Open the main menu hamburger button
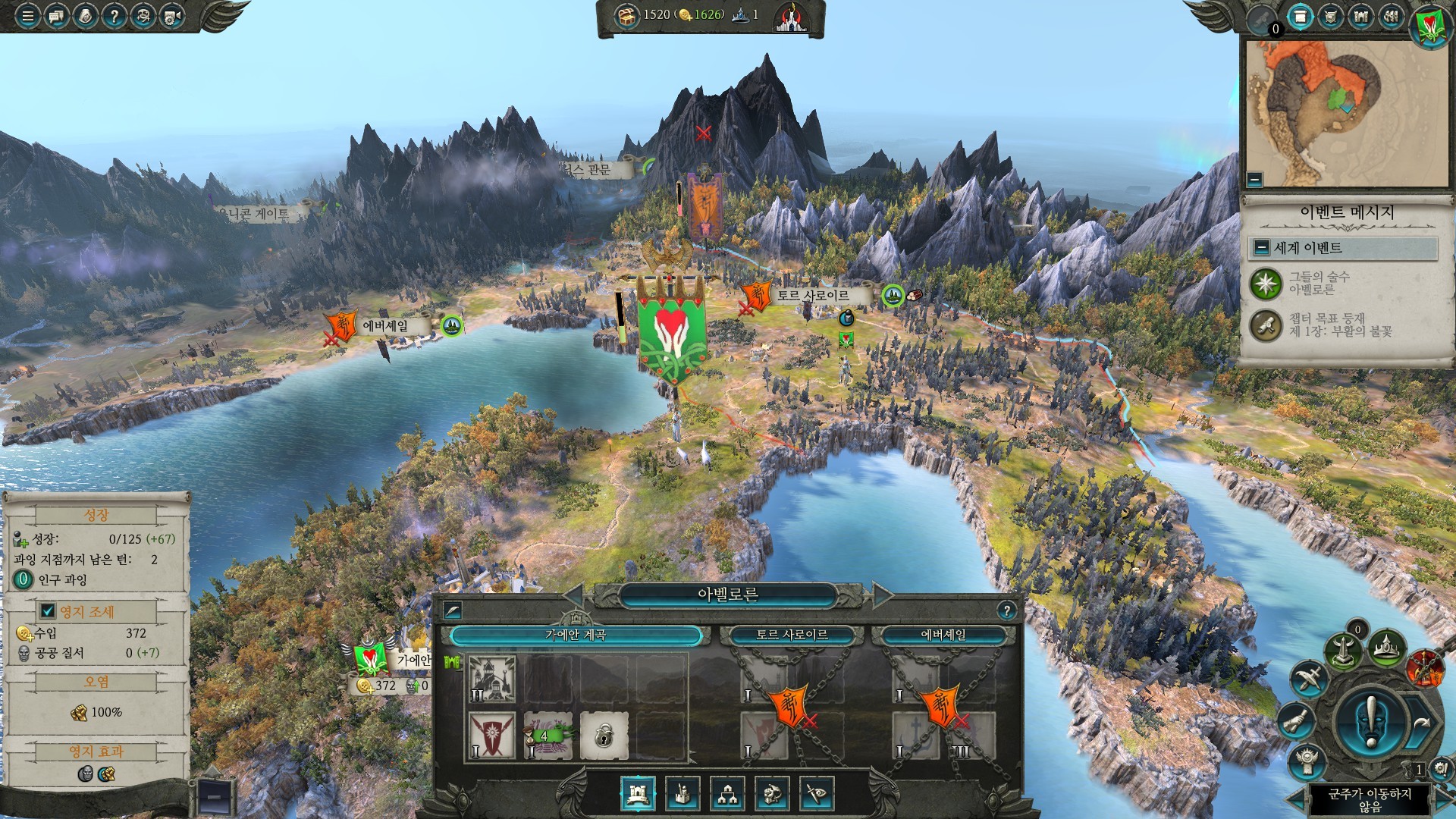This screenshot has height=819, width=1456. click(28, 16)
